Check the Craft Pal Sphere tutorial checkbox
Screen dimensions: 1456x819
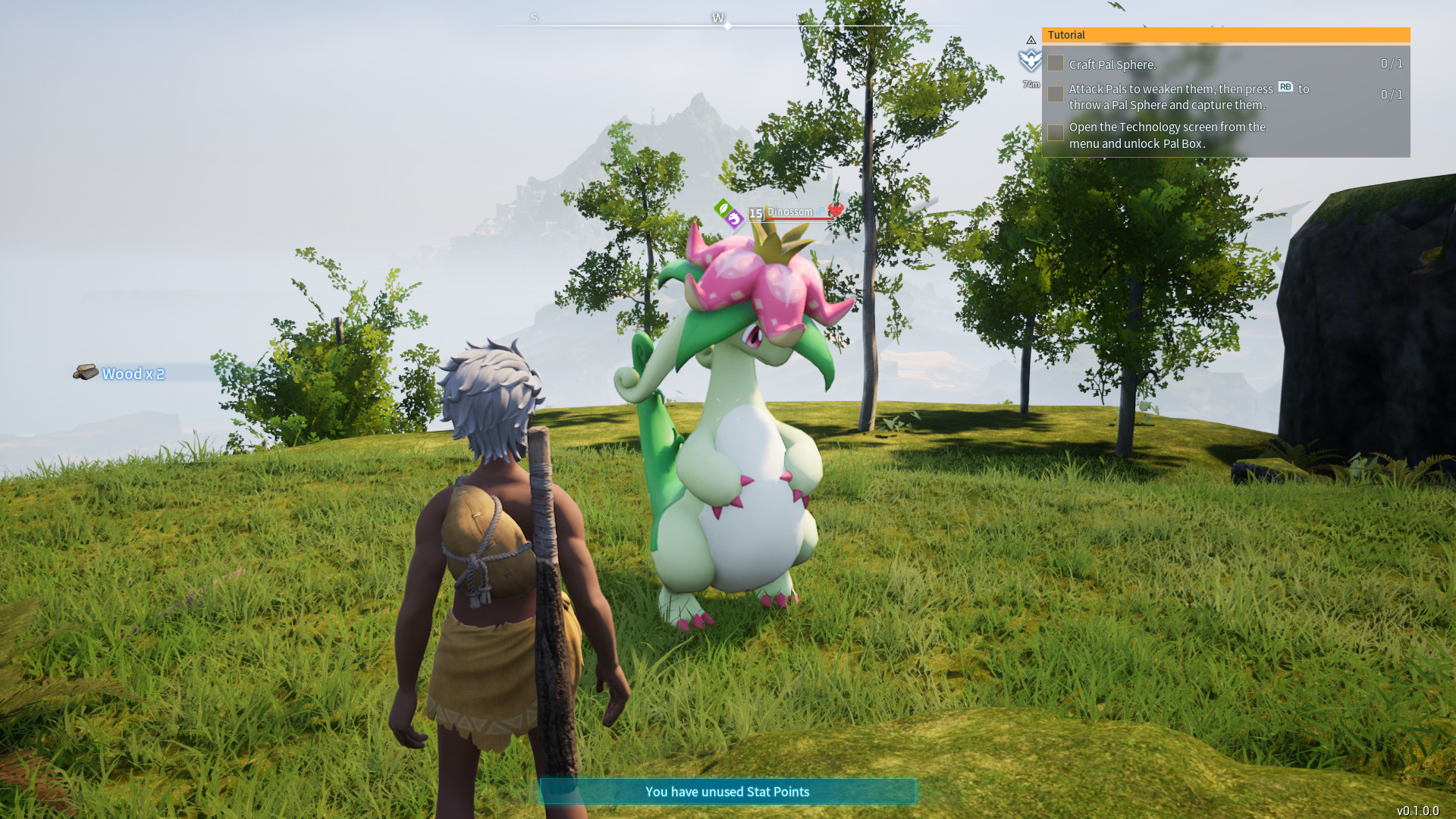(x=1056, y=64)
